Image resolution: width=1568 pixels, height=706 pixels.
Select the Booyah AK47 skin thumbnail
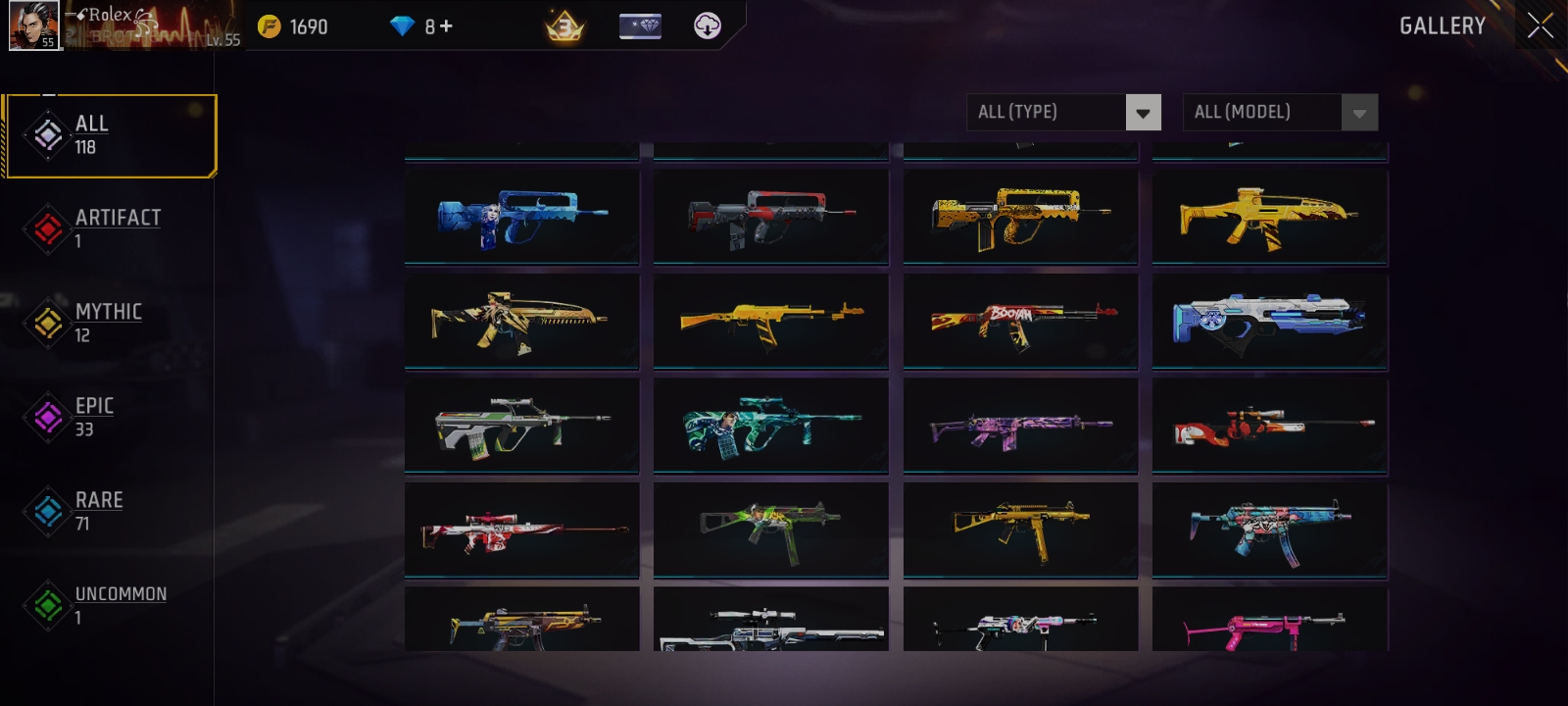click(1020, 322)
